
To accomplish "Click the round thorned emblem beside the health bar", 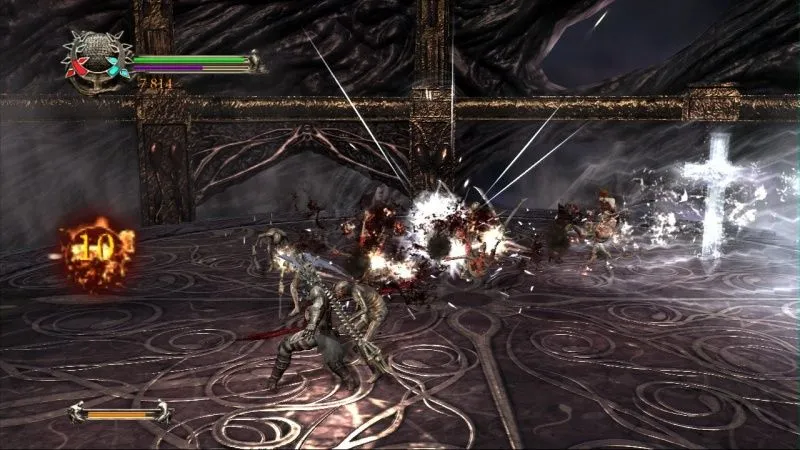I will click(97, 55).
